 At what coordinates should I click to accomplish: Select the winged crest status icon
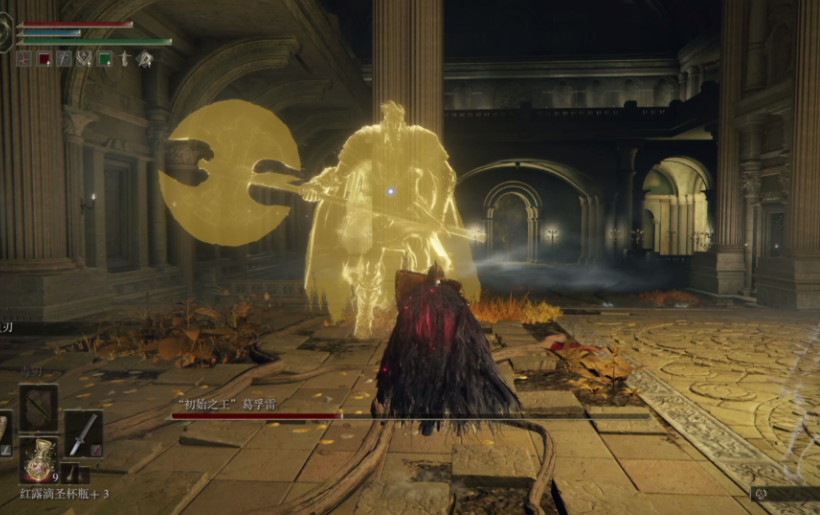click(84, 59)
